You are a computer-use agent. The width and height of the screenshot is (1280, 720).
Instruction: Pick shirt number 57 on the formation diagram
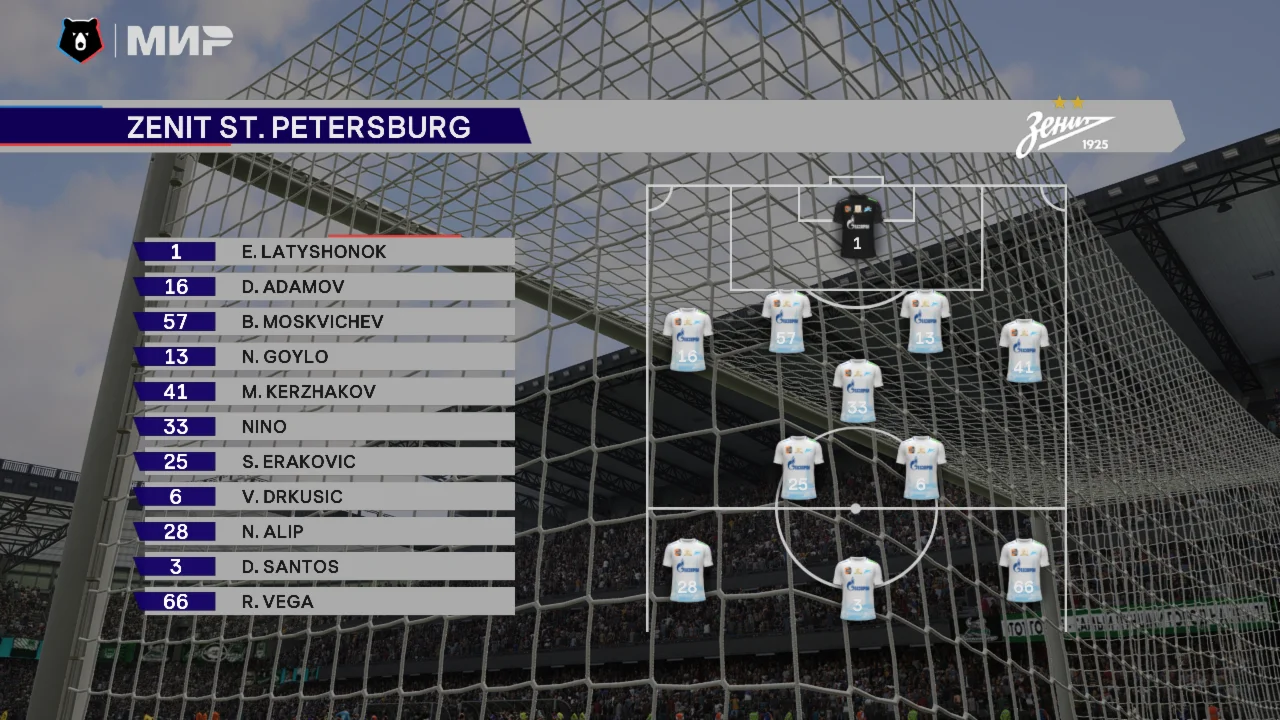coord(787,322)
